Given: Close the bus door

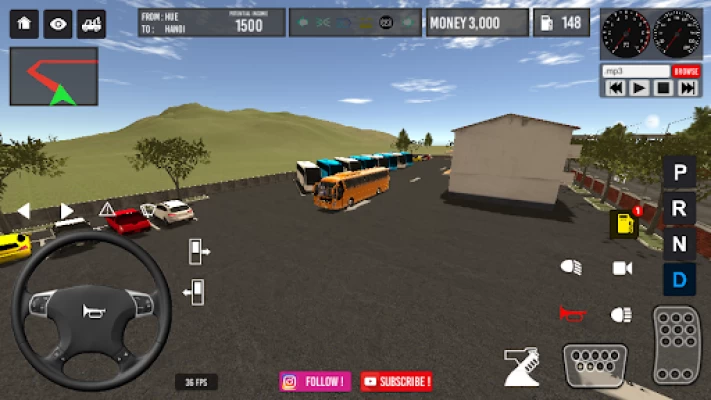Looking at the screenshot, I should pos(195,292).
